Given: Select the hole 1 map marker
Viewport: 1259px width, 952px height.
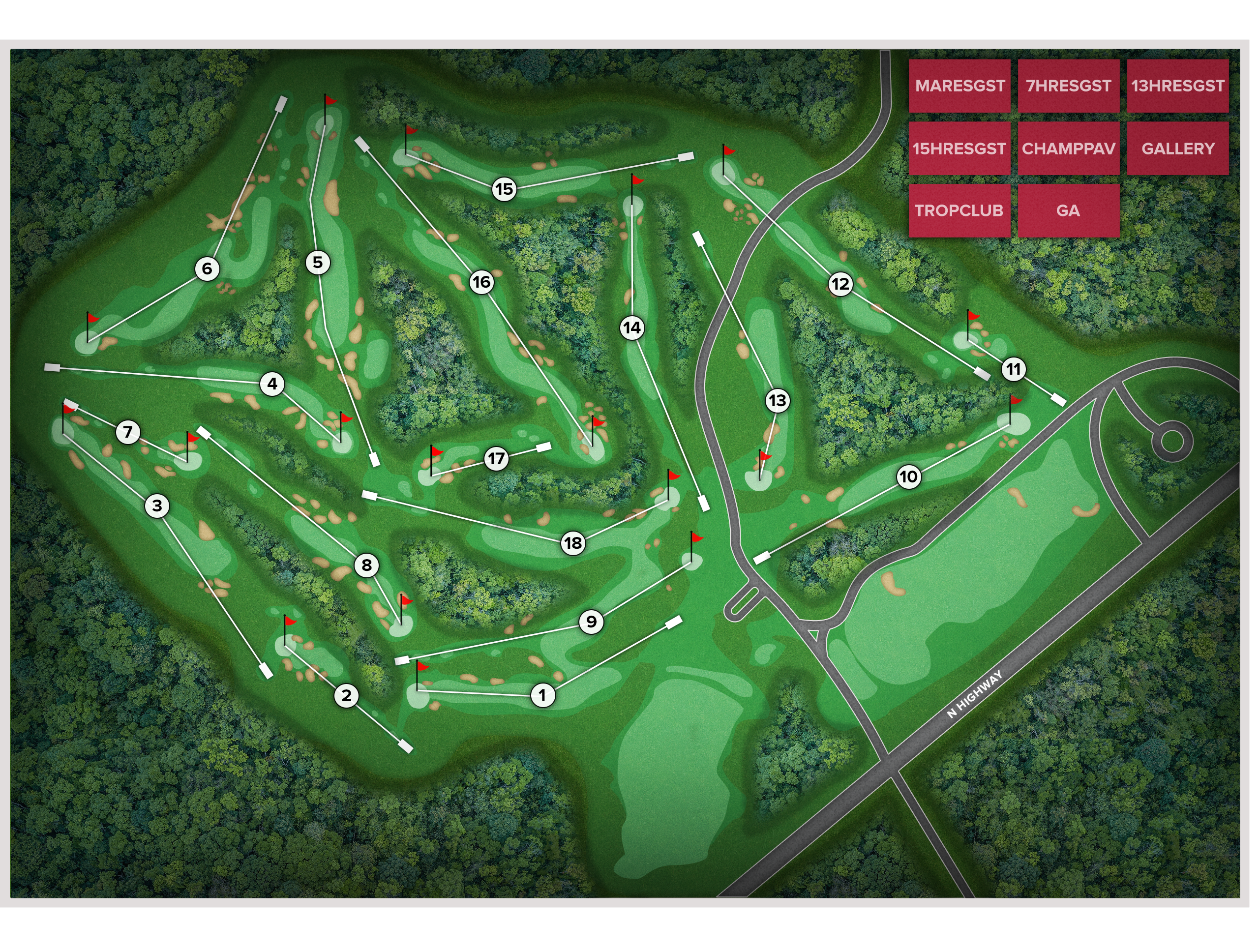Looking at the screenshot, I should coord(542,695).
